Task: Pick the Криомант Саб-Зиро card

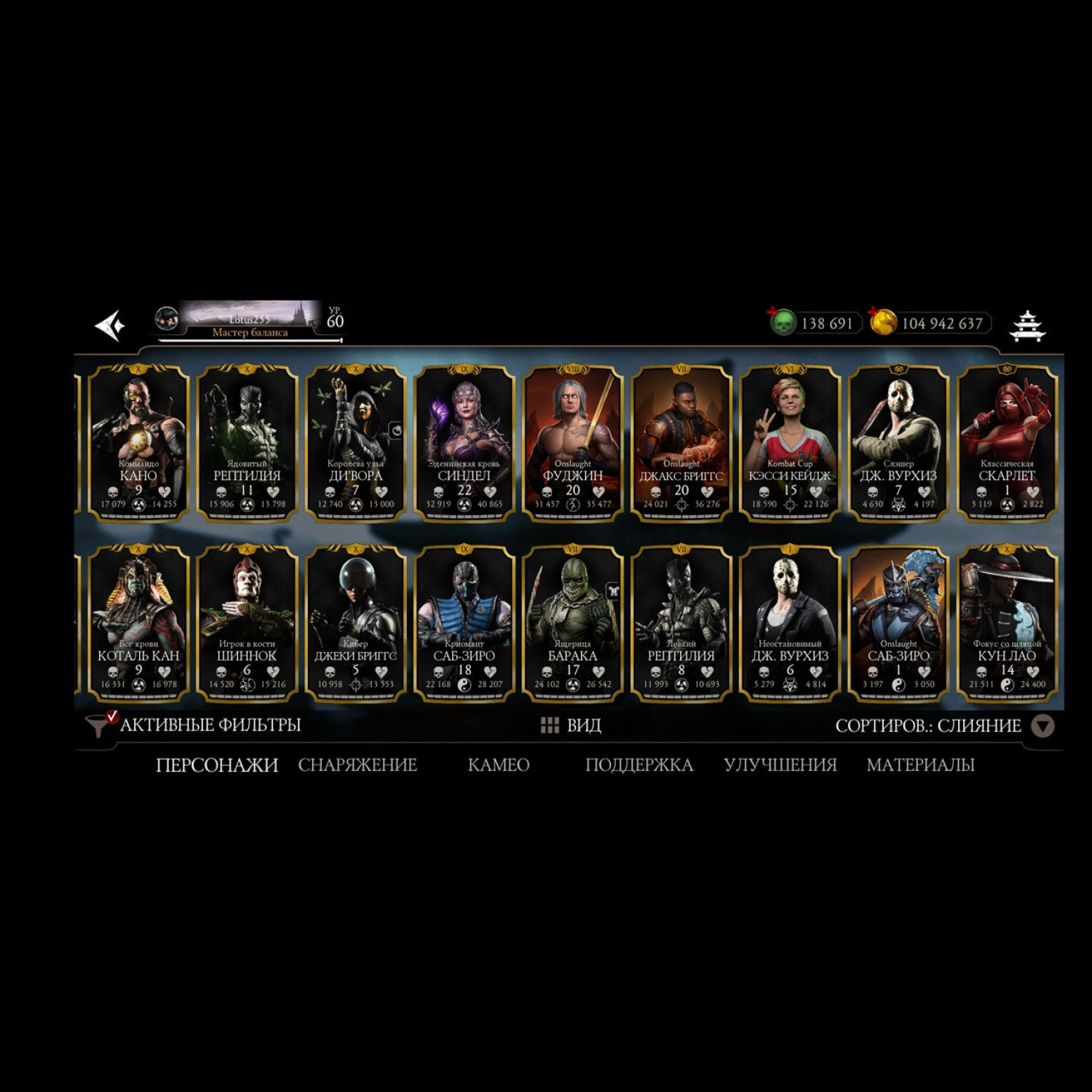Action: (464, 623)
